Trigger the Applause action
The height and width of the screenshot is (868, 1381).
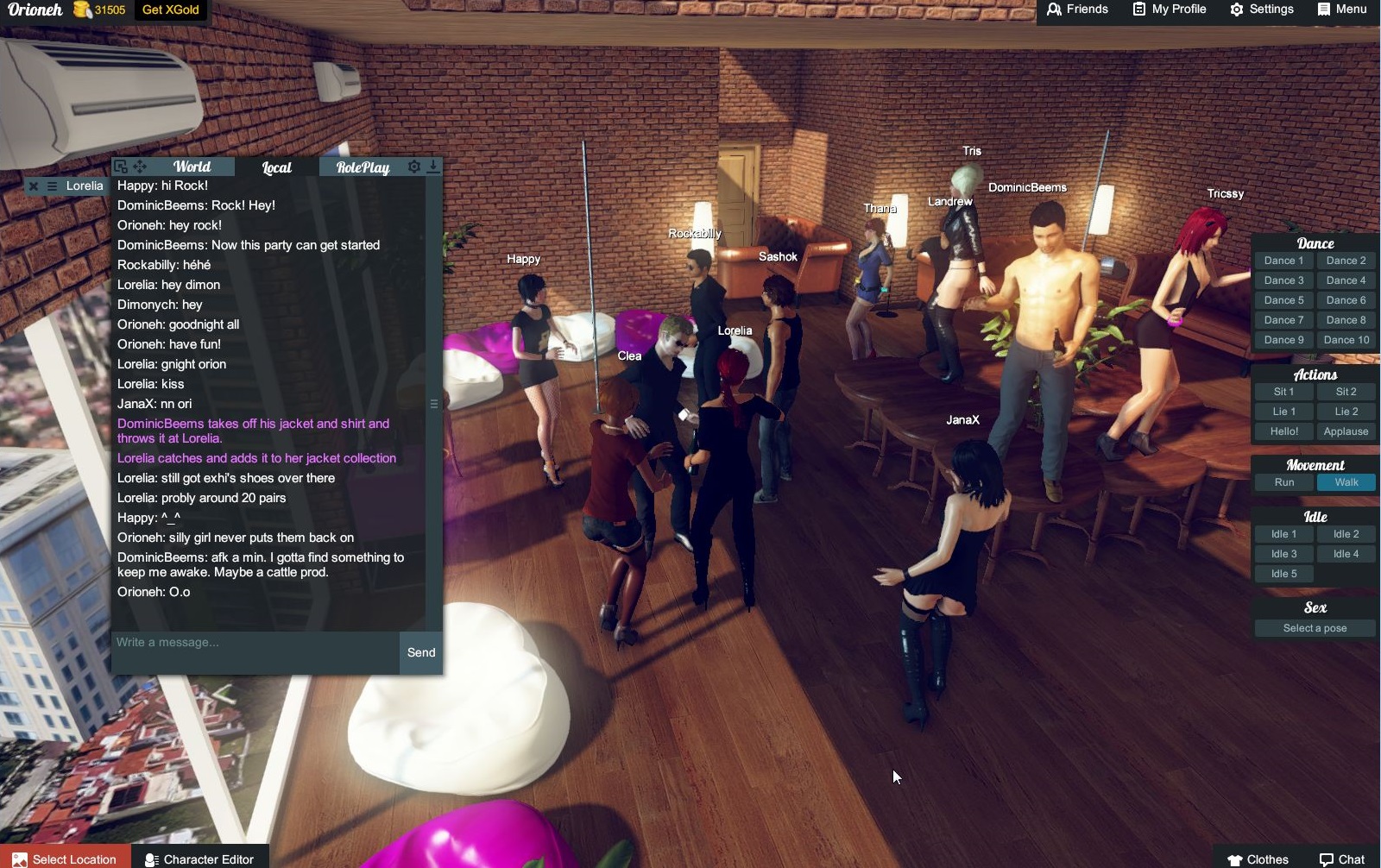pos(1346,431)
